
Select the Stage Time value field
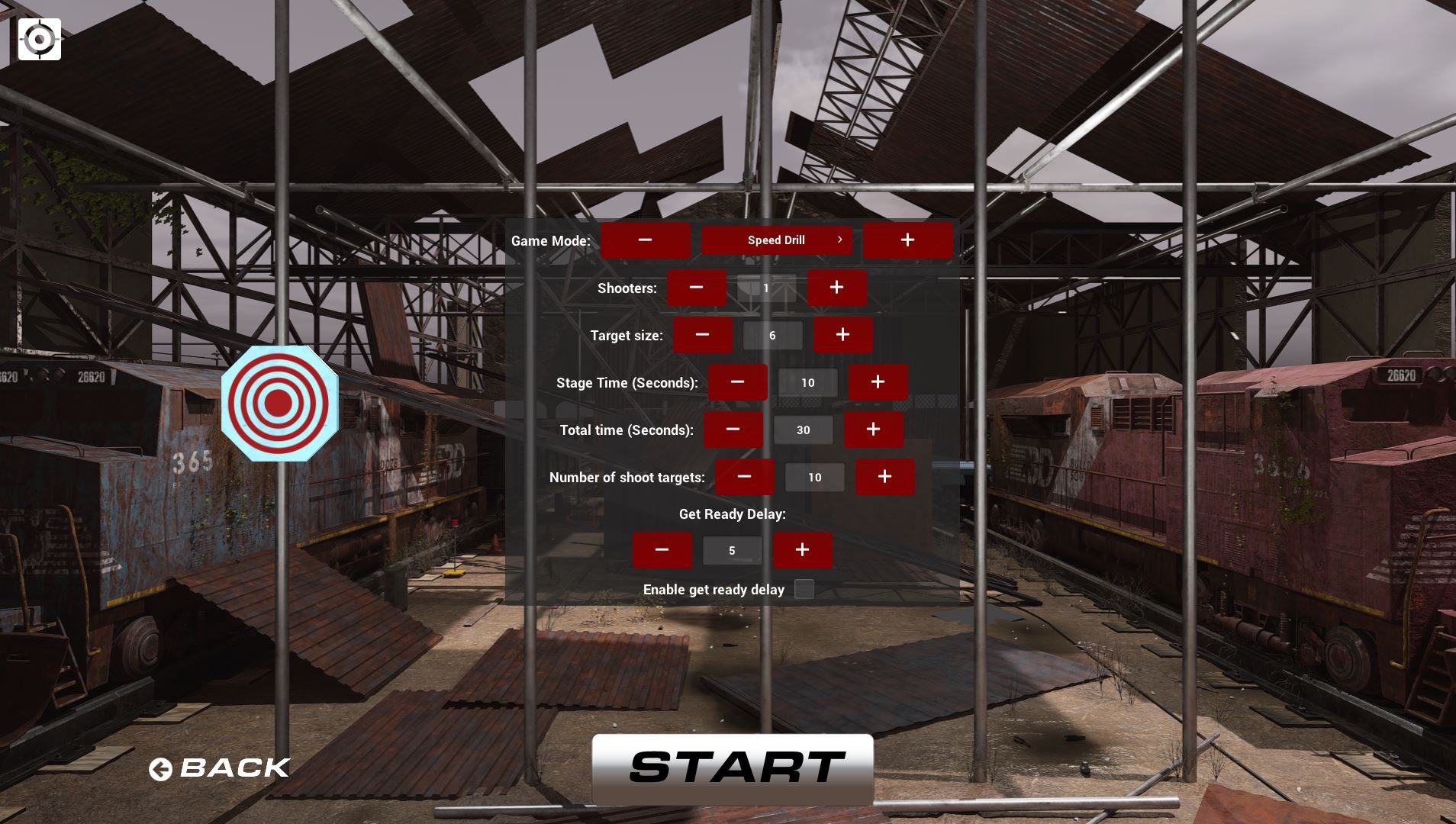pos(807,382)
